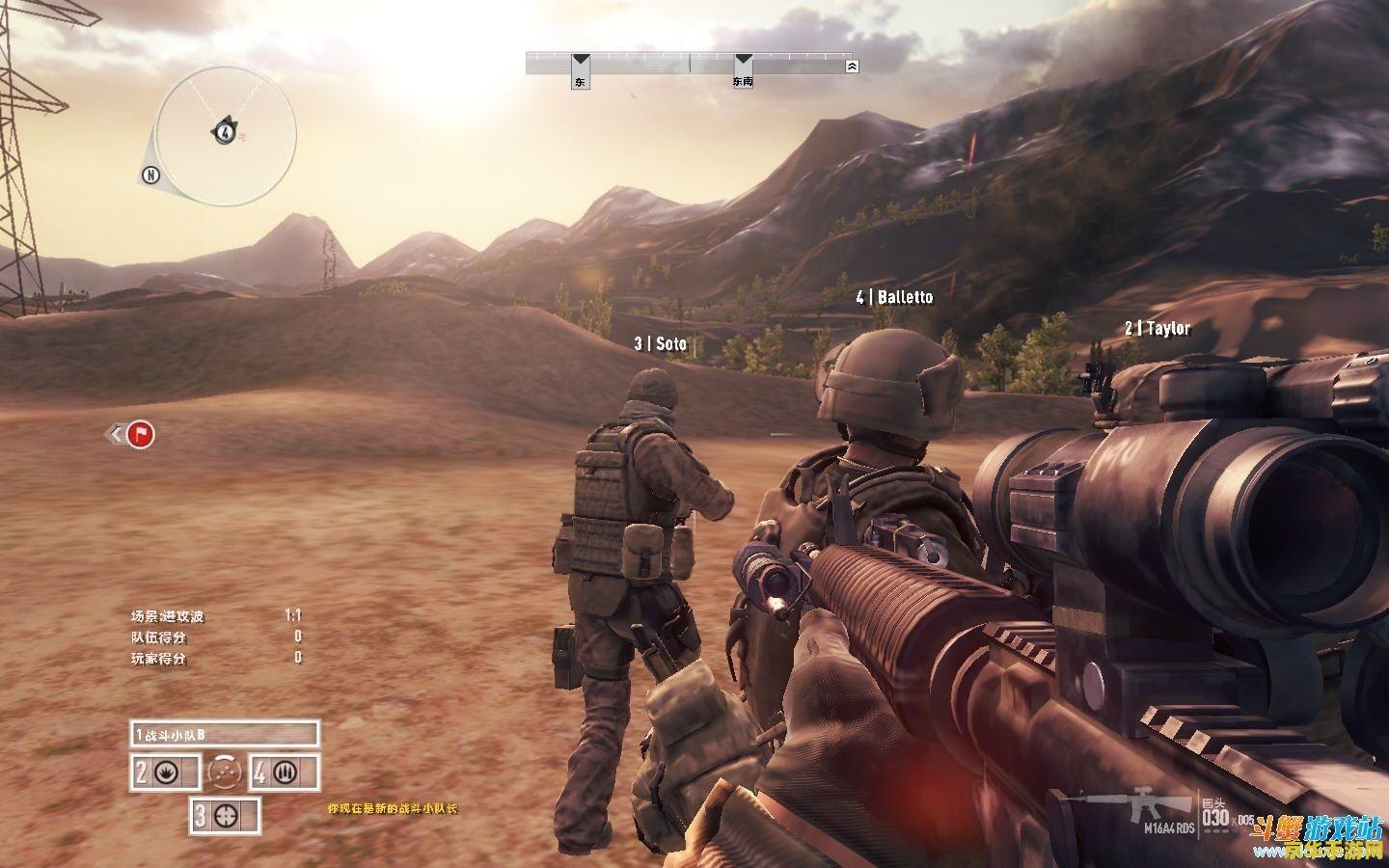1389x868 pixels.
Task: Click the Taylor squad member name tag
Action: click(1157, 329)
